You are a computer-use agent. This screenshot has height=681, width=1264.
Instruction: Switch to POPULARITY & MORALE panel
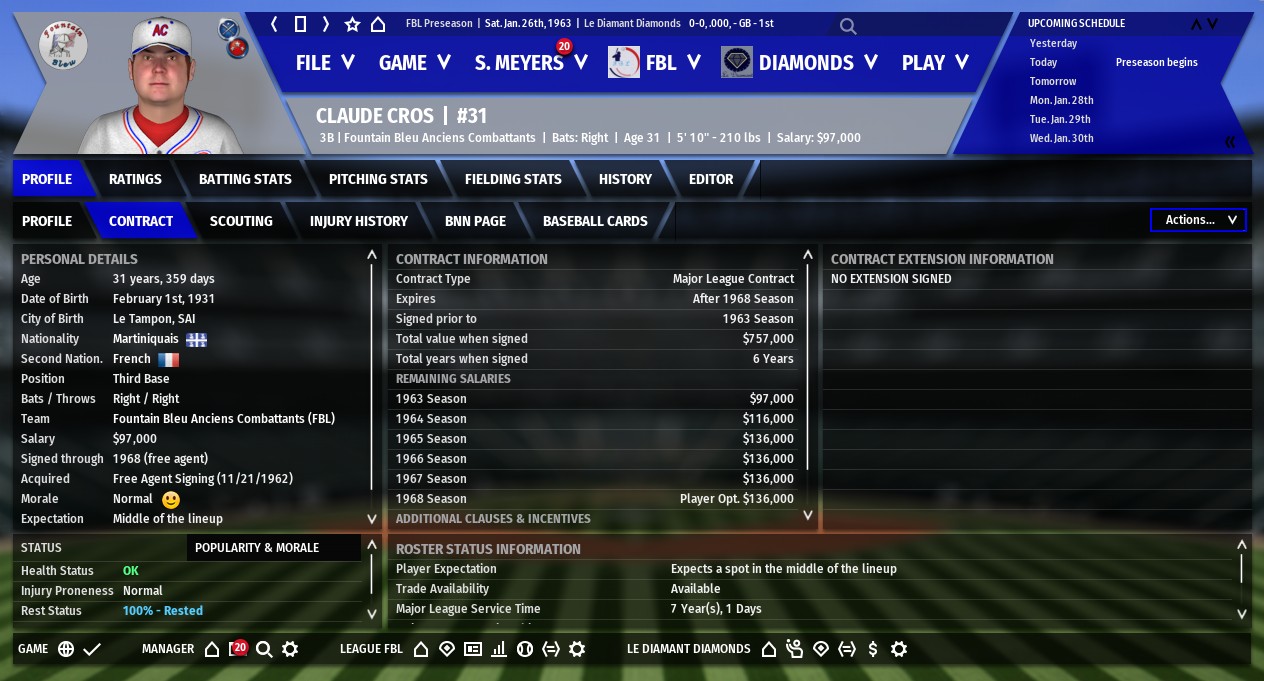pos(257,548)
